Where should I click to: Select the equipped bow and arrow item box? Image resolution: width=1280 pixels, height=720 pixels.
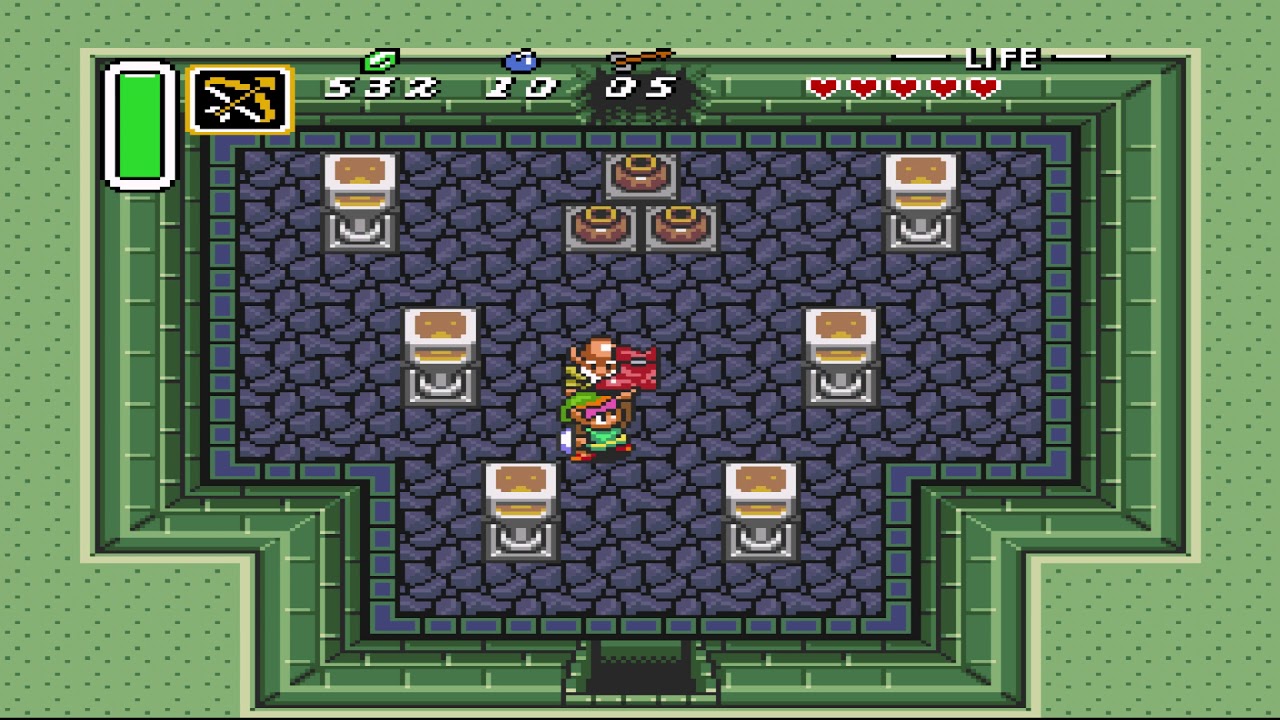coord(240,100)
